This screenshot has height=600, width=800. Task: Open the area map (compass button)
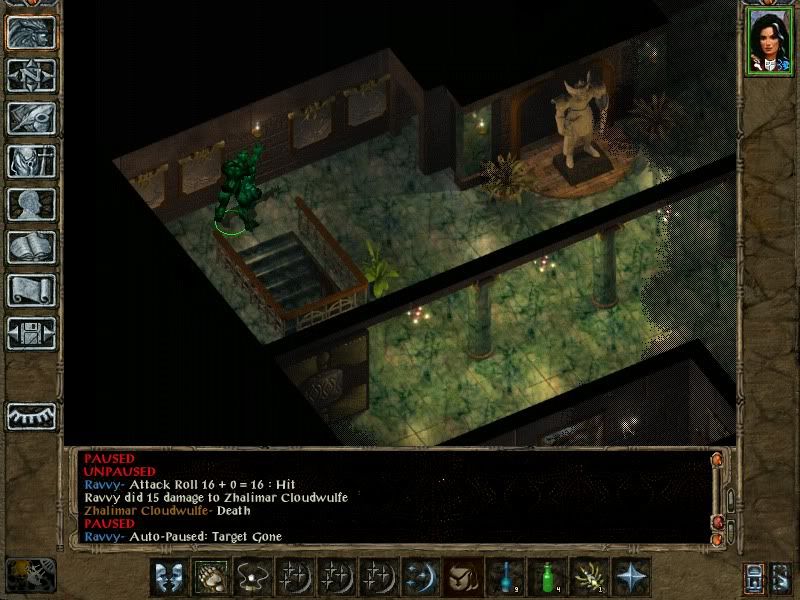(31, 75)
